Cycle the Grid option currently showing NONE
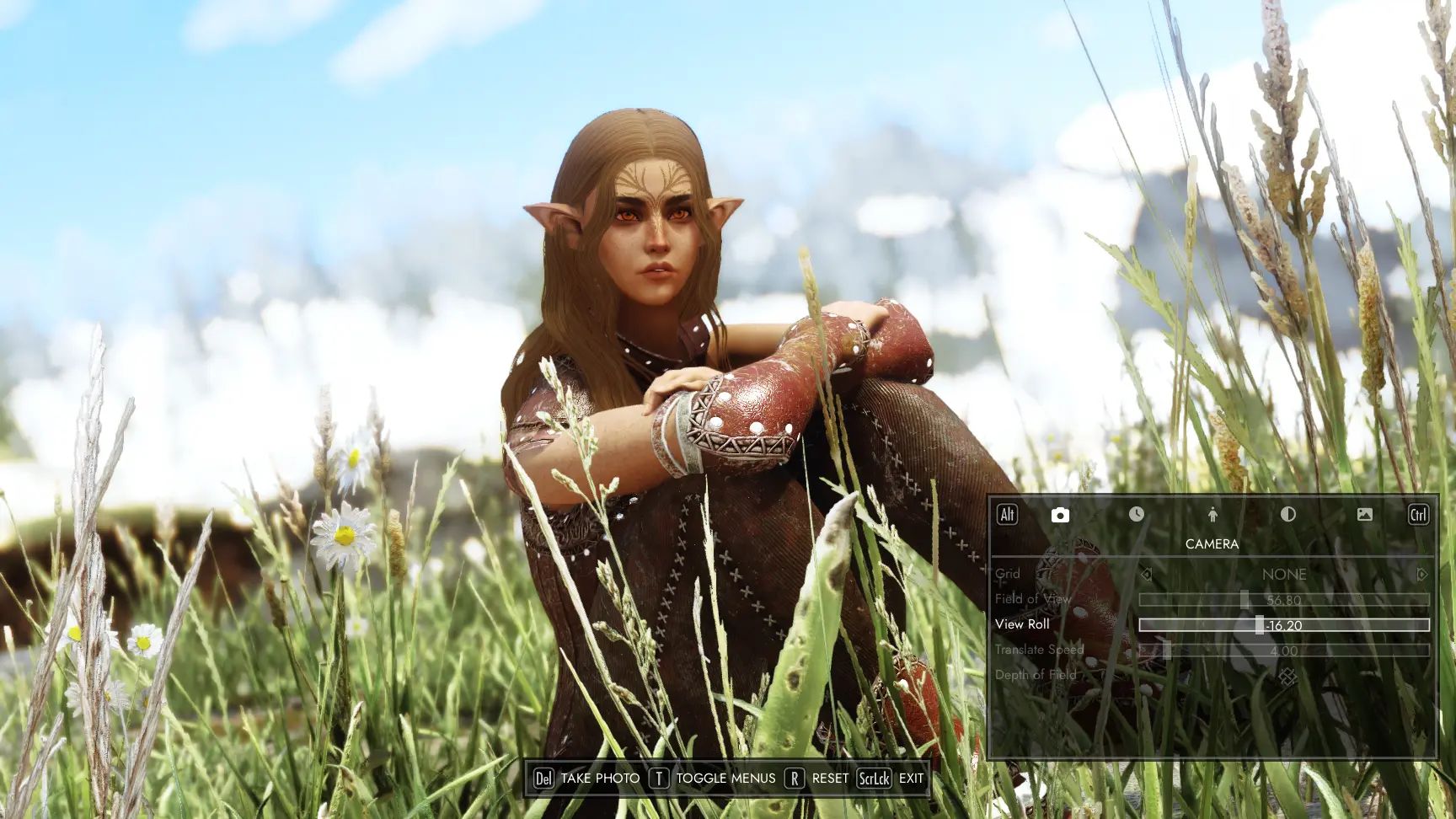This screenshot has height=819, width=1456. click(1285, 574)
